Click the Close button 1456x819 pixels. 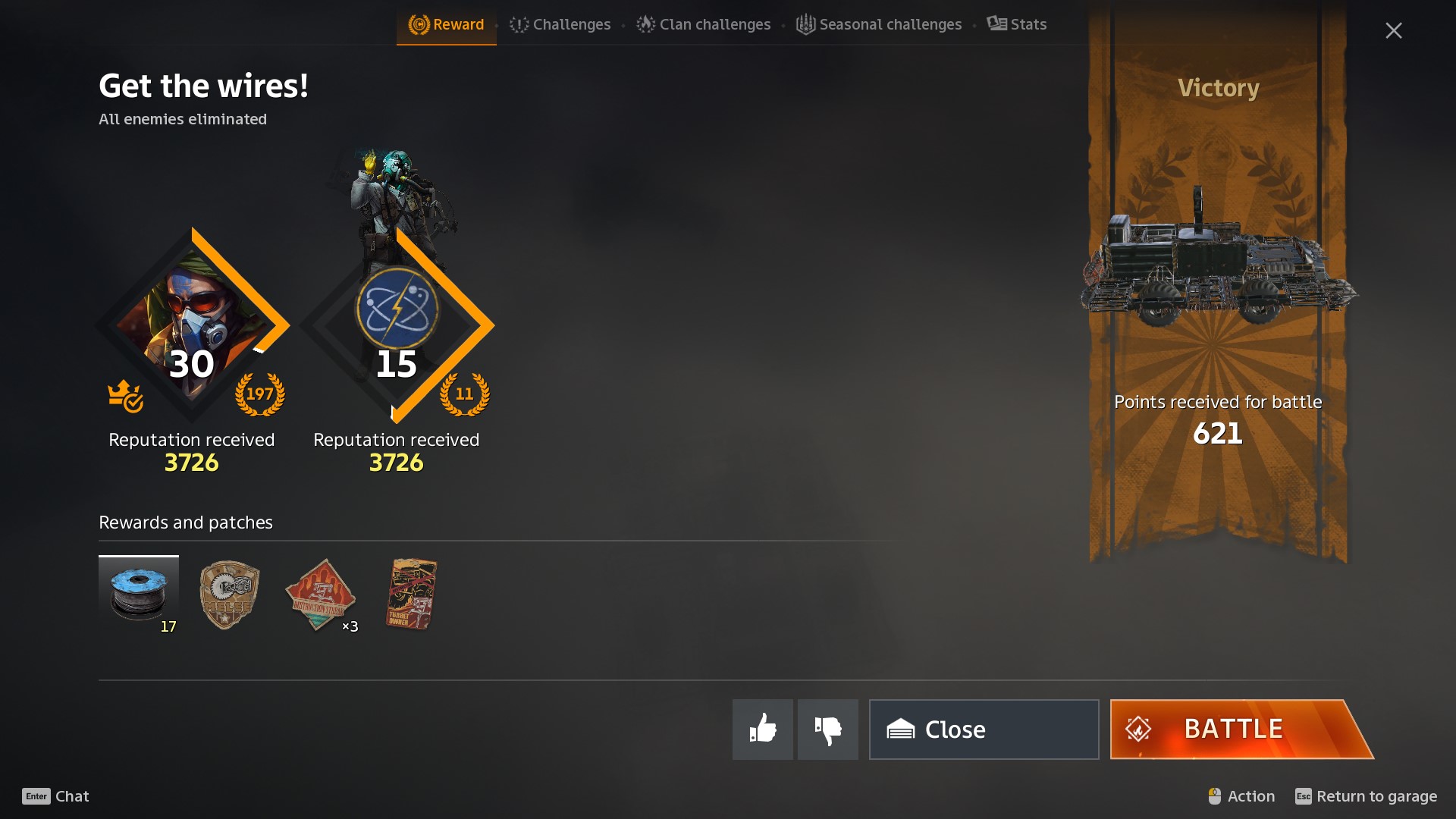click(x=984, y=729)
